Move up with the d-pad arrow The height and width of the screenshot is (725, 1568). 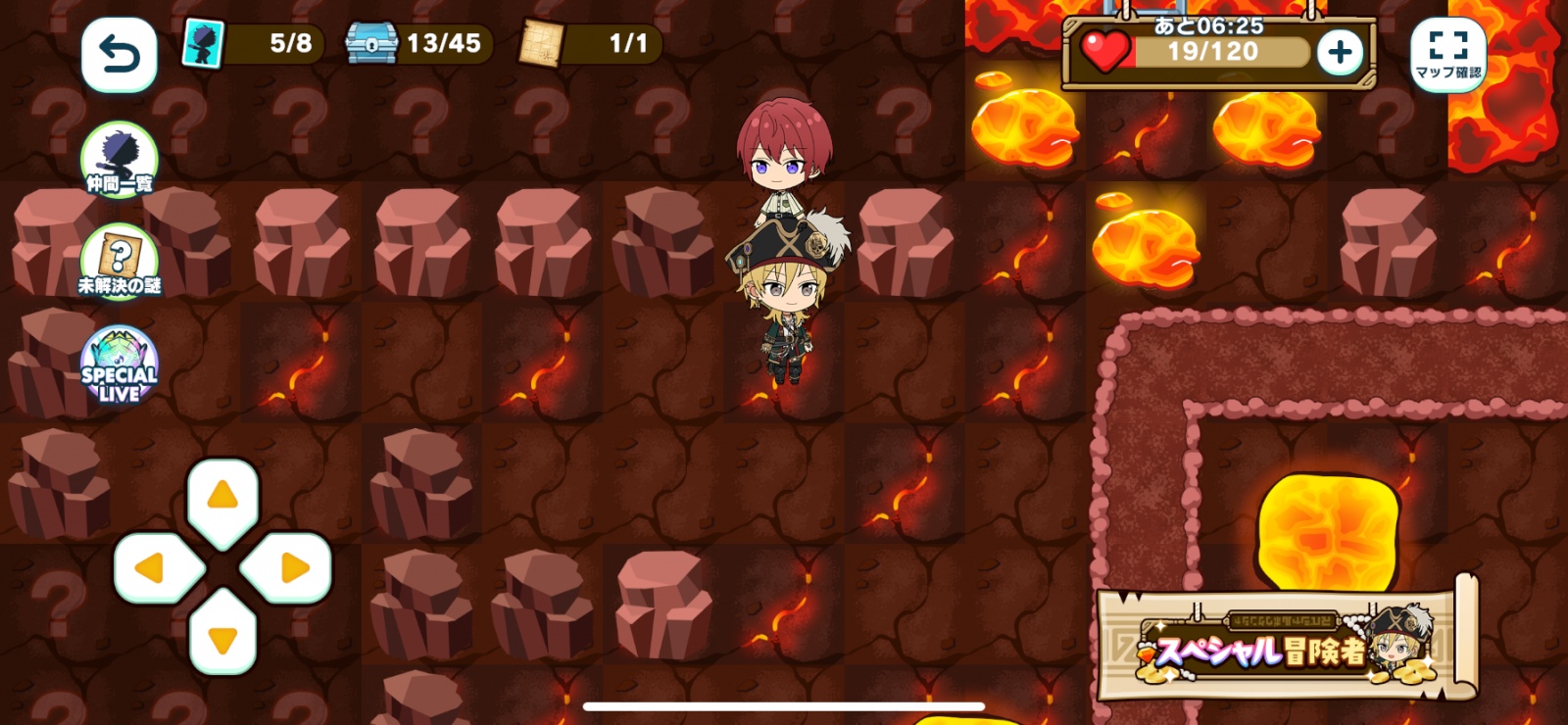pos(223,497)
